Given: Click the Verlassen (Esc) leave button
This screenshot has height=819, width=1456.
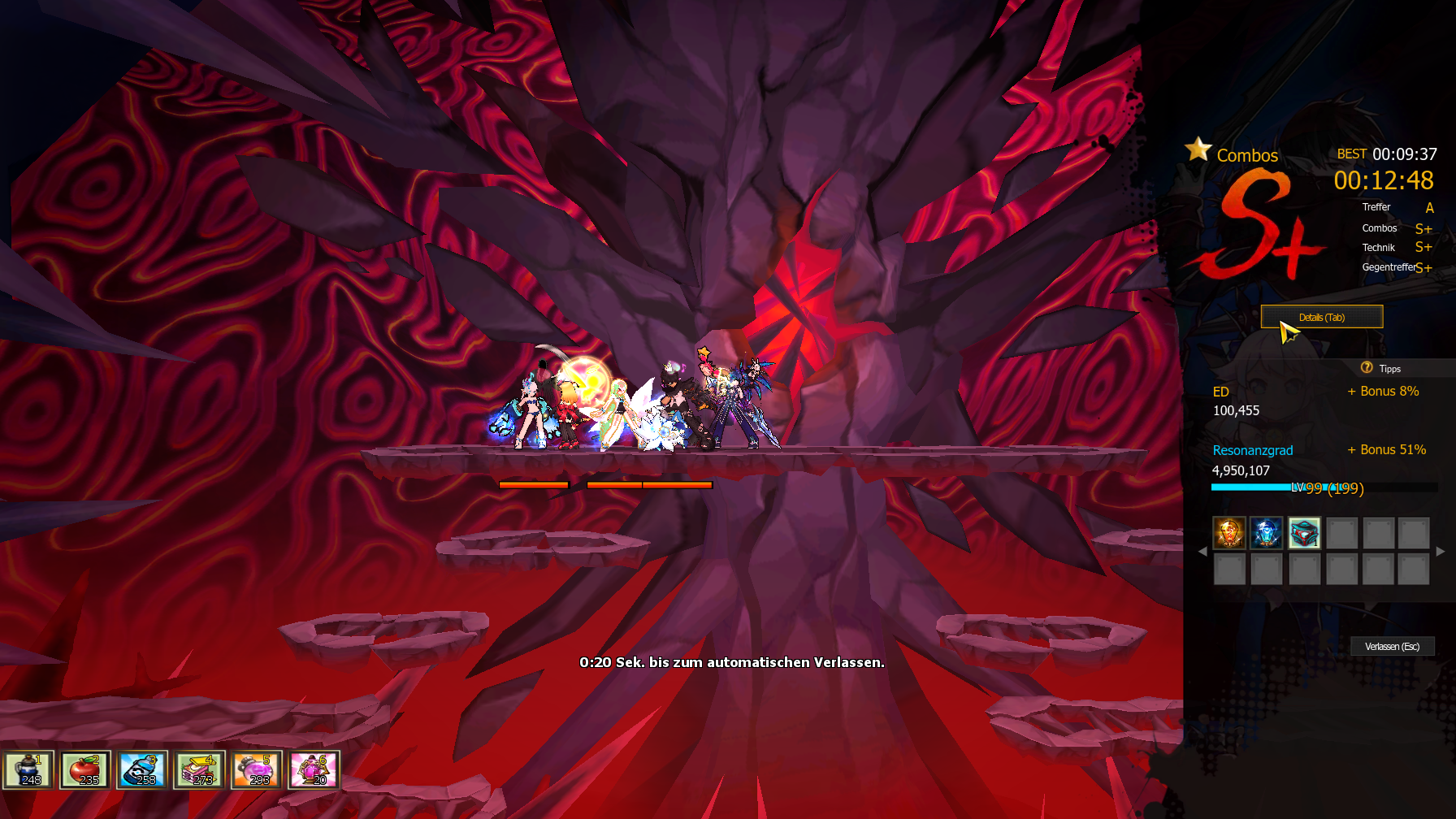Looking at the screenshot, I should [x=1392, y=646].
